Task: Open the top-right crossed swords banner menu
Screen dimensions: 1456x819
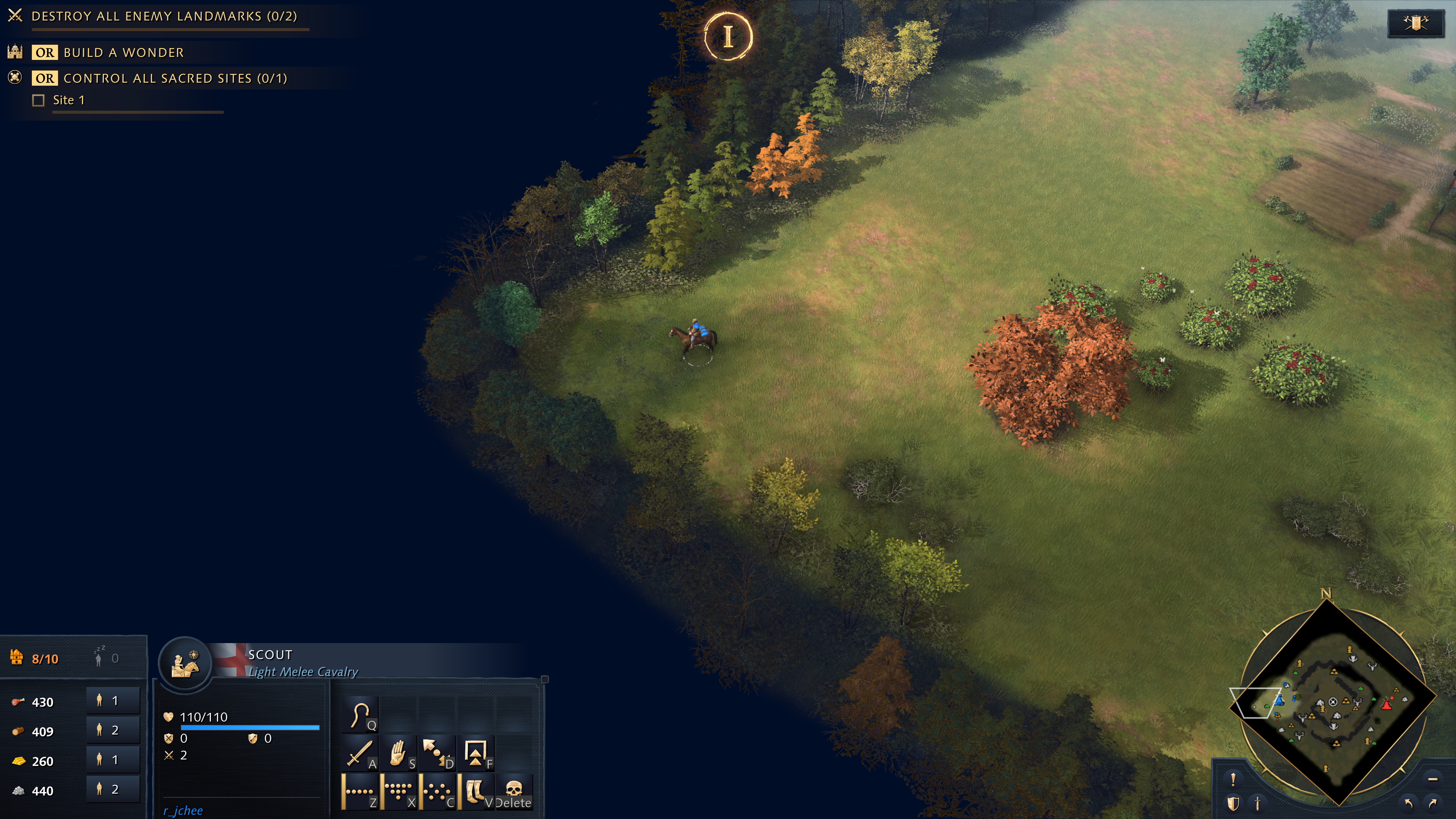Action: coord(1415,23)
